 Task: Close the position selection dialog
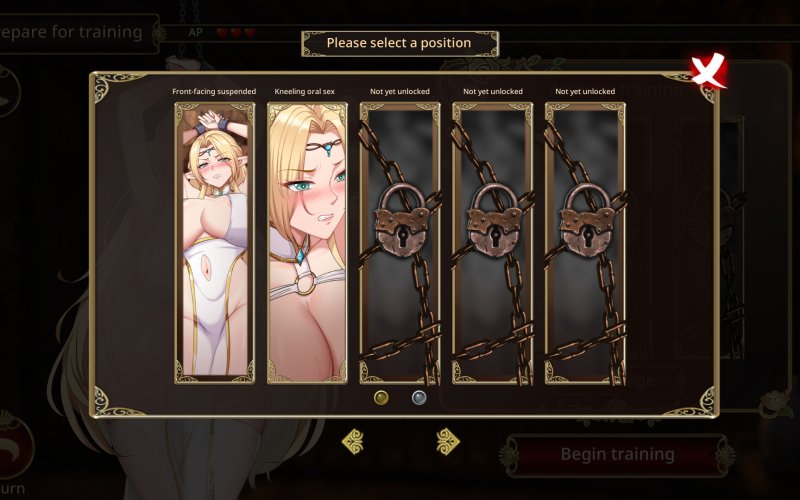[707, 70]
